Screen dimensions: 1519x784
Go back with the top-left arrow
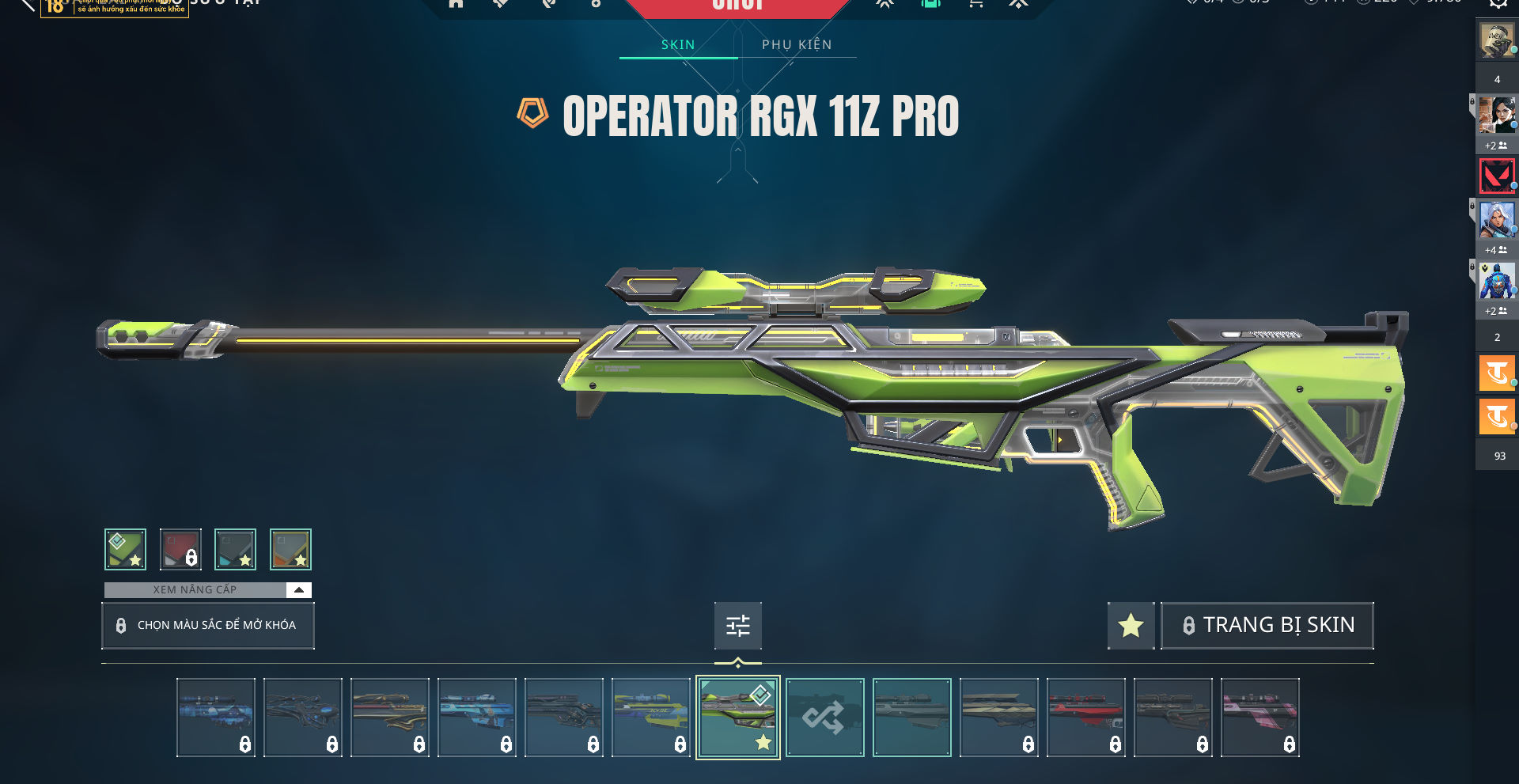pos(27,5)
